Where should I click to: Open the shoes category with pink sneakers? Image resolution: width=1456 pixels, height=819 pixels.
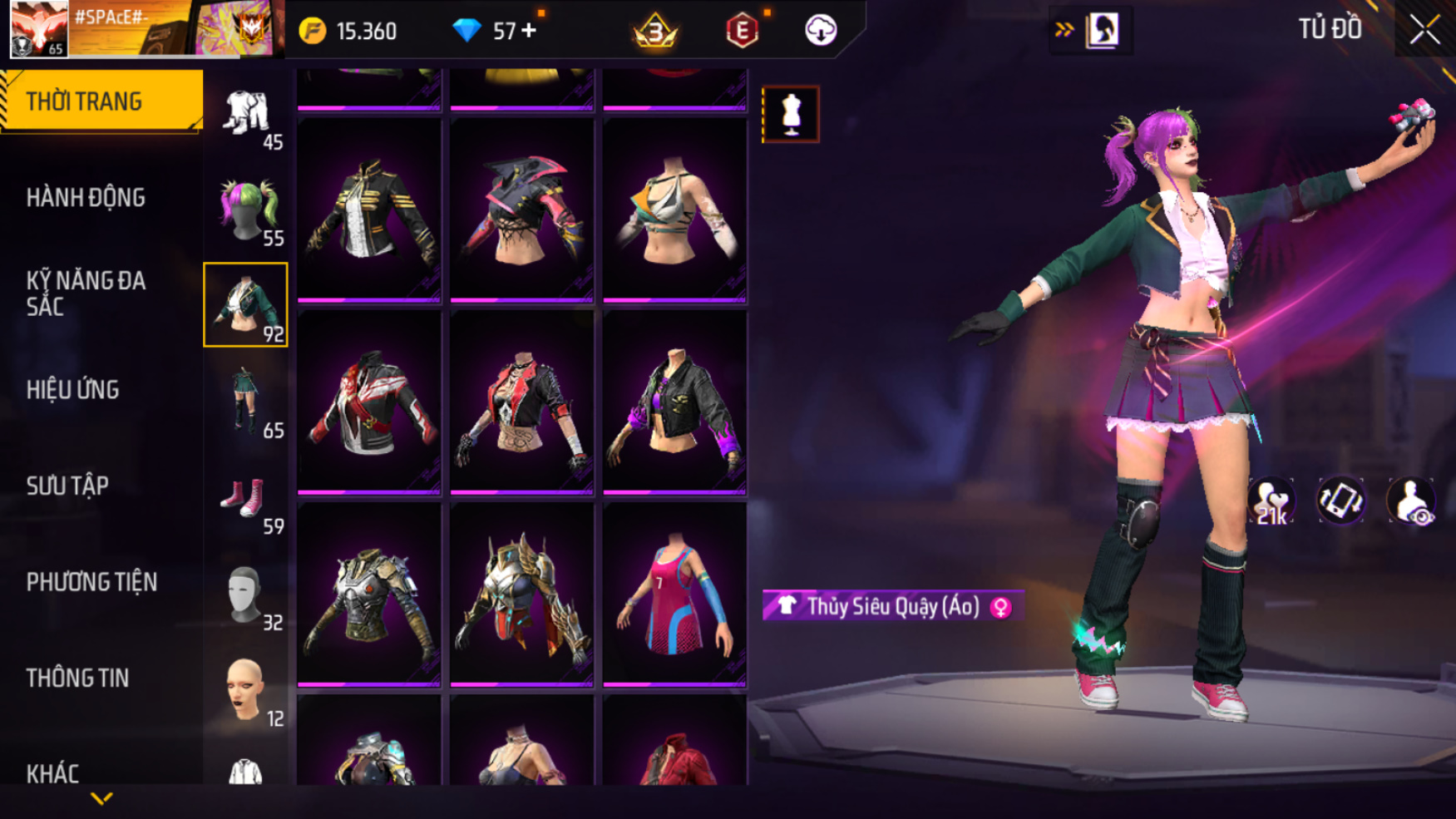[246, 498]
